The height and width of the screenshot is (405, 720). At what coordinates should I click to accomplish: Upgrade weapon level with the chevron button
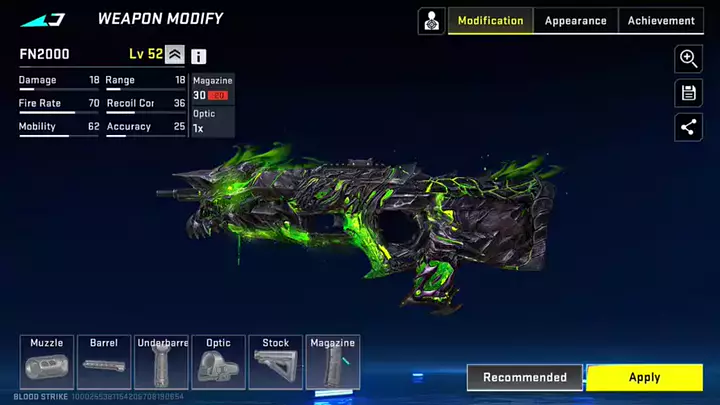coord(175,55)
